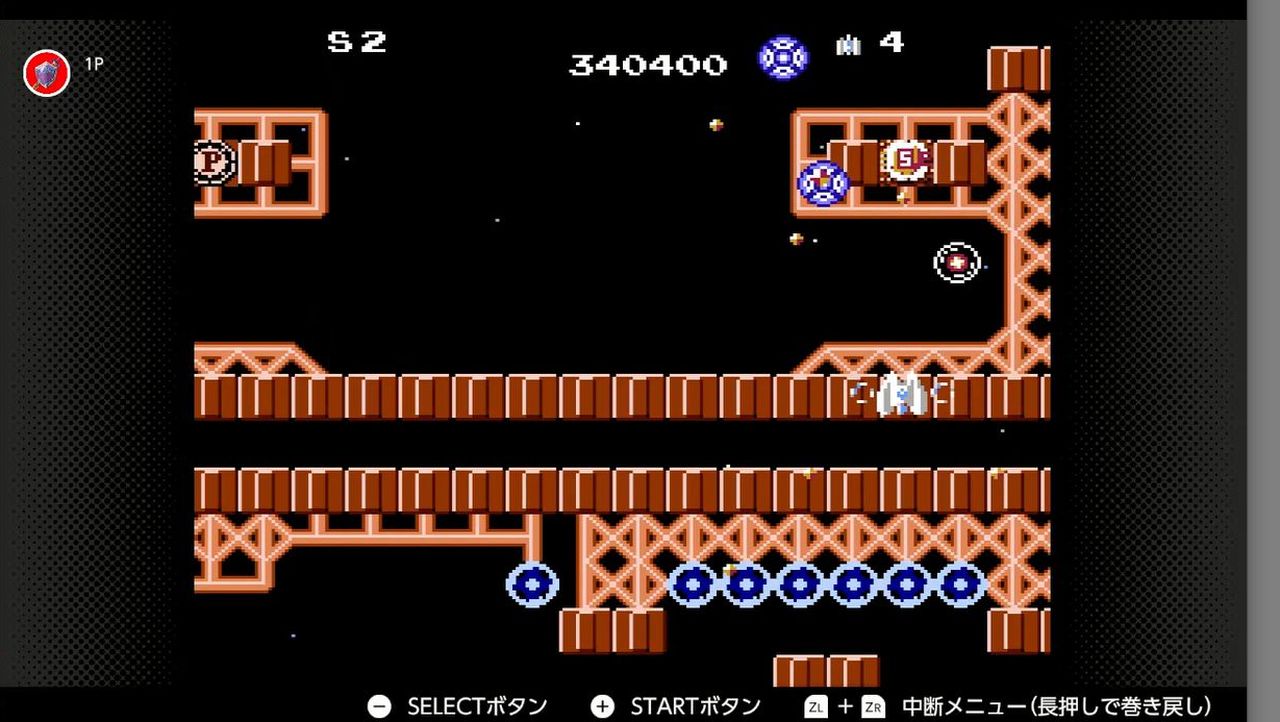Image resolution: width=1280 pixels, height=722 pixels.
Task: Click the number 5 medal enemy icon
Action: 906,160
